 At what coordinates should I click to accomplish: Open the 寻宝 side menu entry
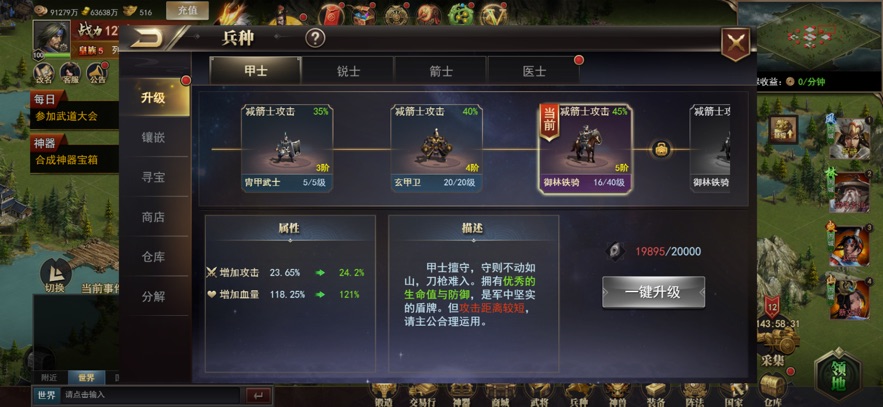point(153,177)
